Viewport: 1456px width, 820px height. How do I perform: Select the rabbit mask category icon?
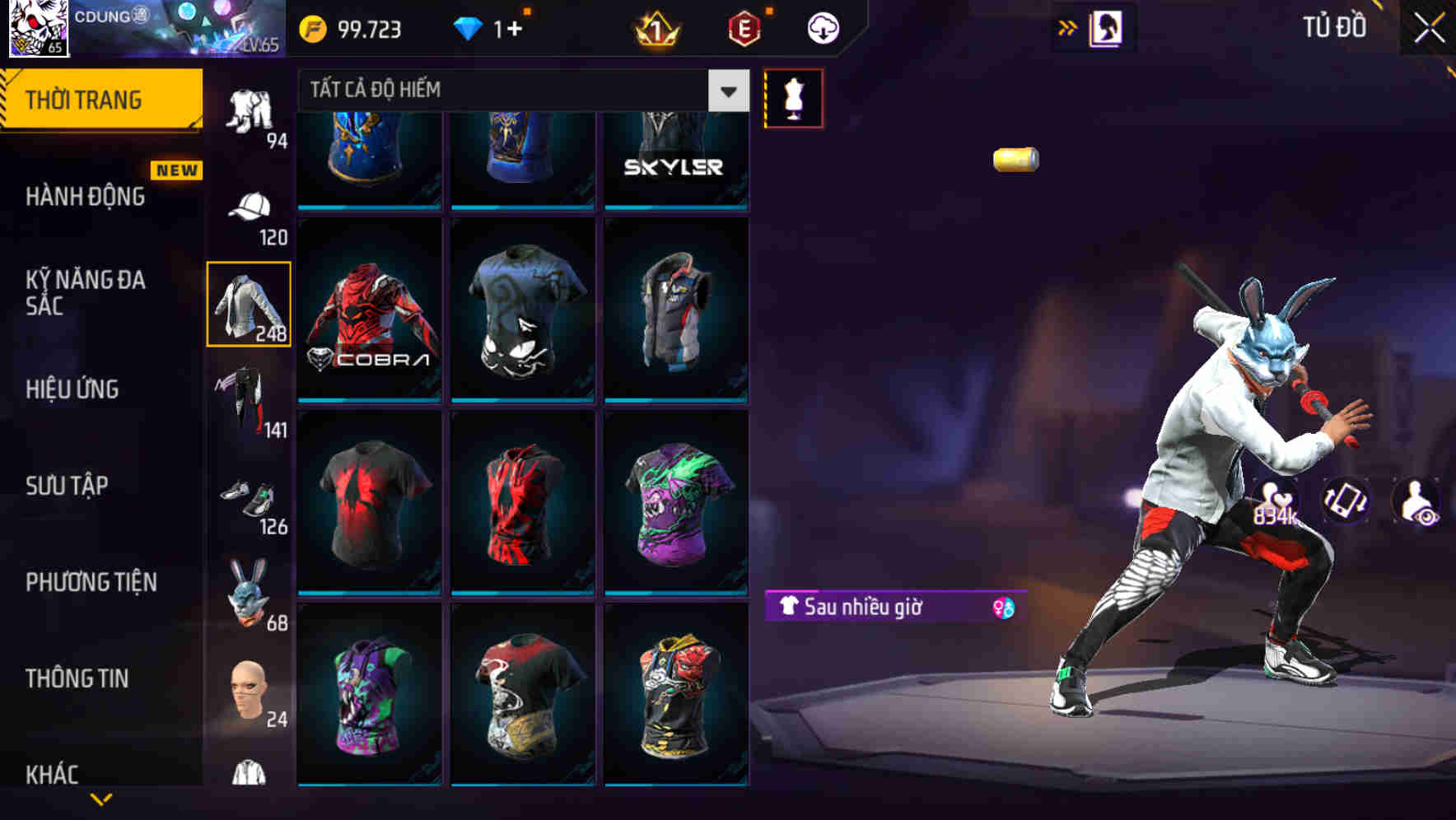[250, 591]
